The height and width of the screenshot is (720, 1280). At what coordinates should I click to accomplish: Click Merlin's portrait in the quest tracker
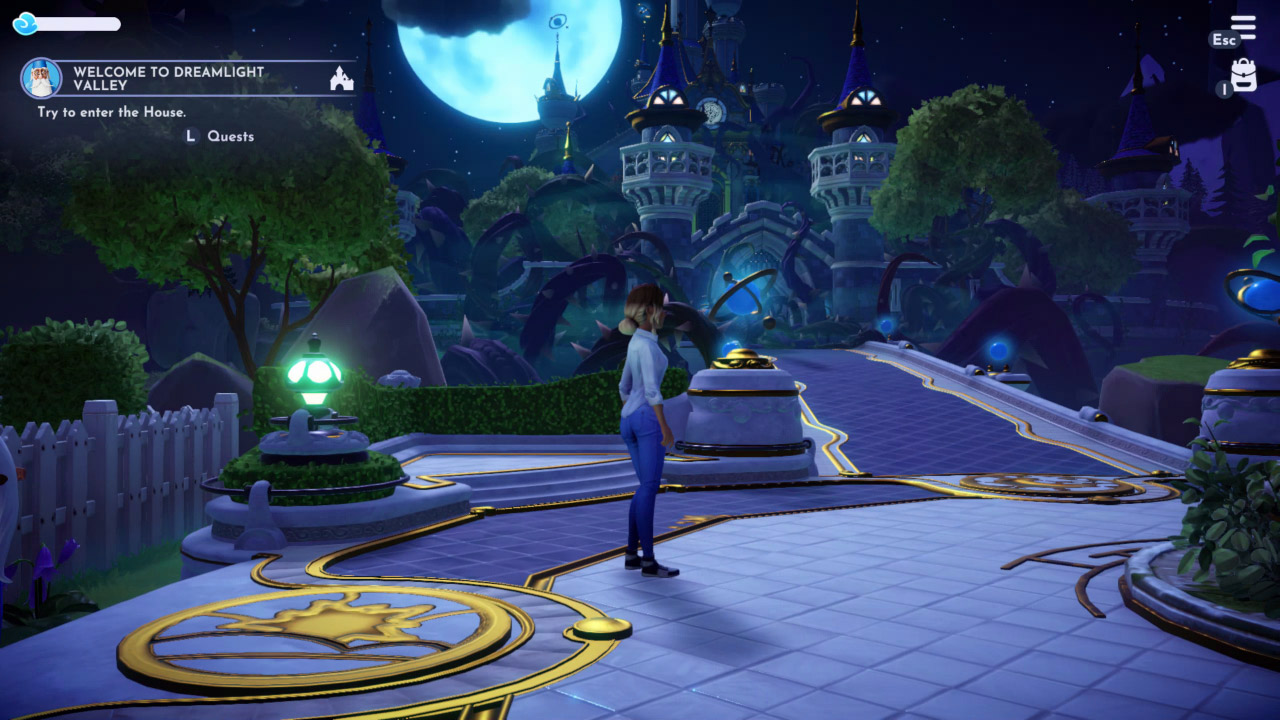[41, 78]
